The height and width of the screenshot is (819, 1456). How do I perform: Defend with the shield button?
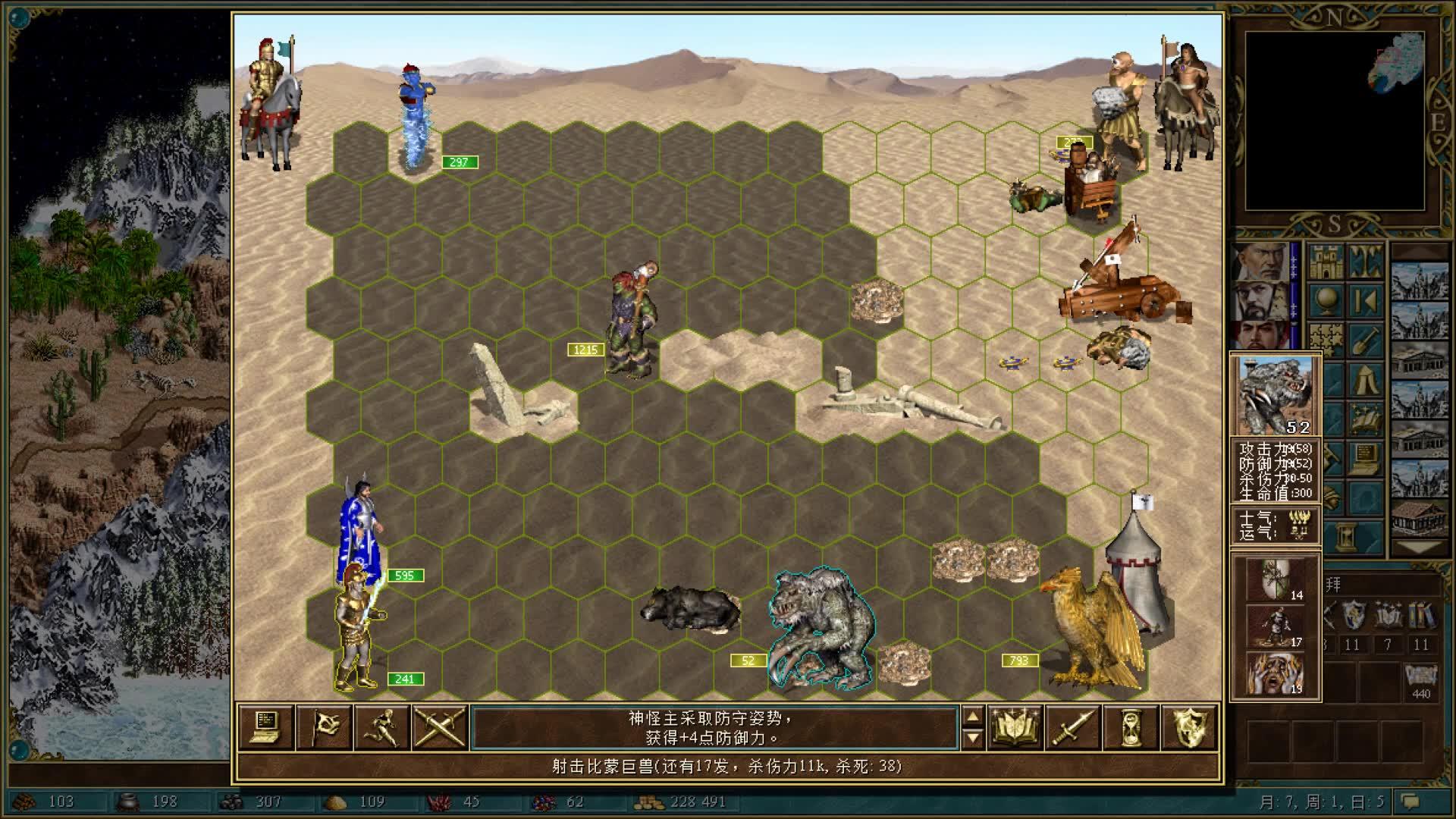pyautogui.click(x=1189, y=728)
